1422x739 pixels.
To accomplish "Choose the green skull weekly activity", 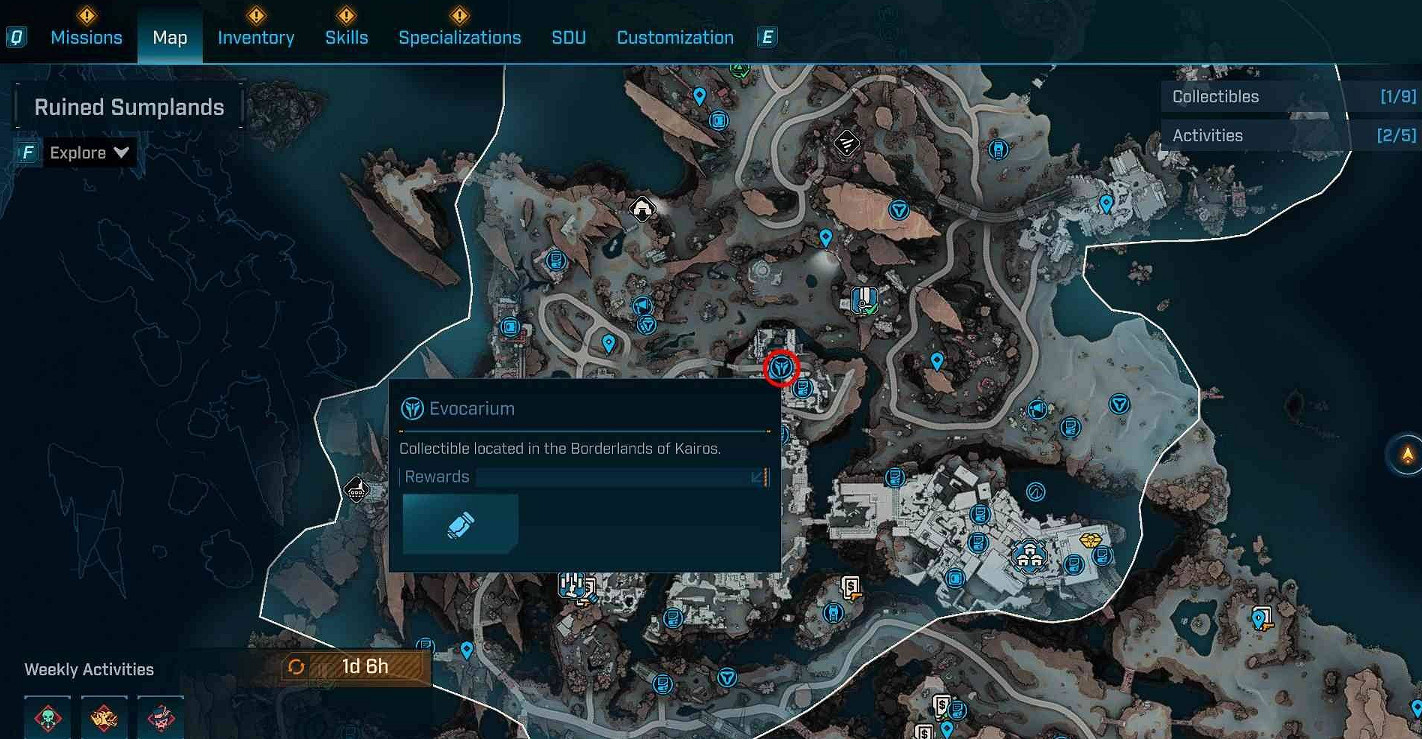I will [x=48, y=717].
